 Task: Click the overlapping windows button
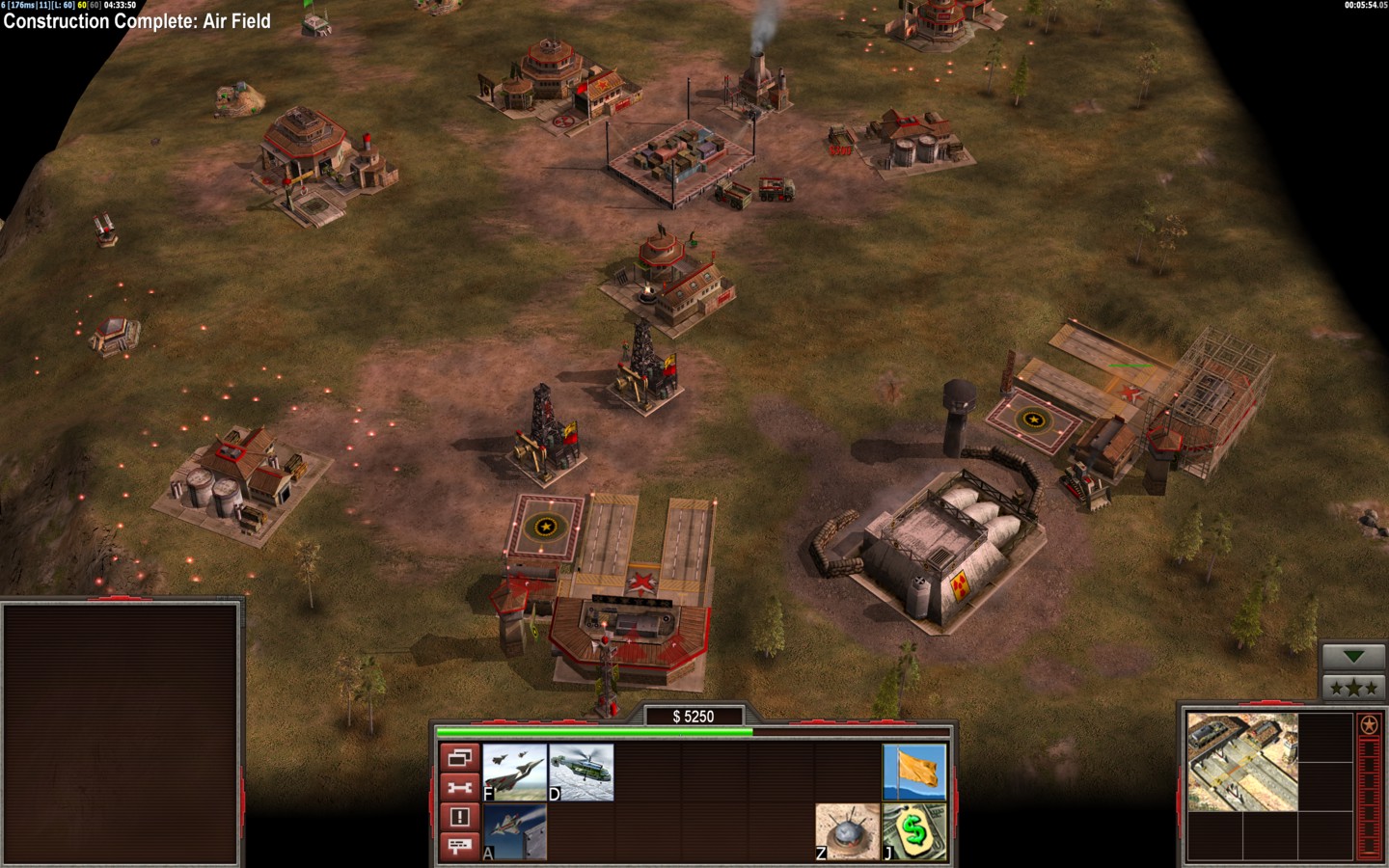[x=459, y=758]
